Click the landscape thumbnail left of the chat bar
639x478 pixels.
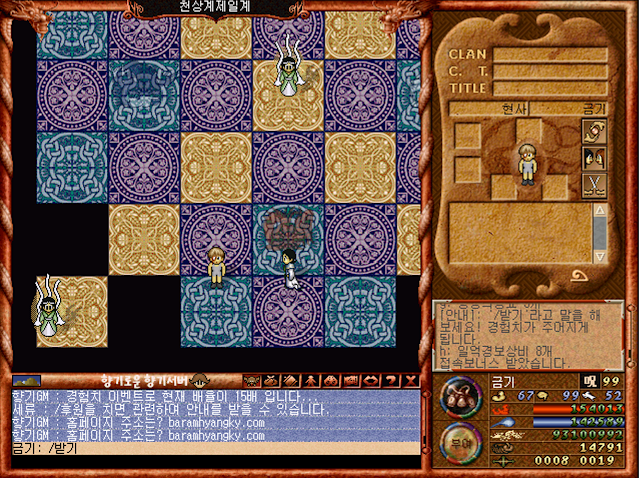[x=27, y=381]
